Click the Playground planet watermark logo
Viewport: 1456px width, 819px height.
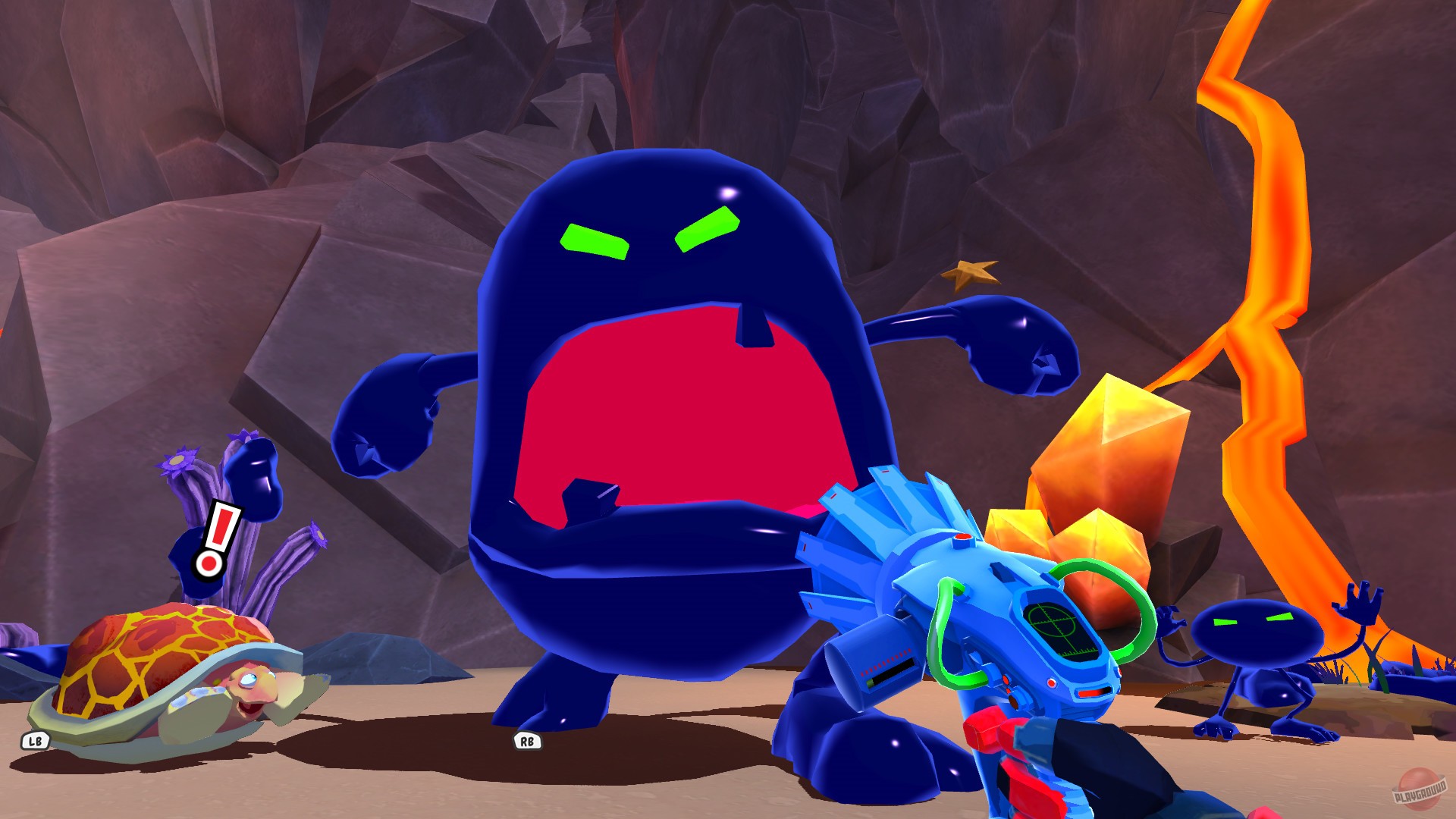tap(1420, 789)
